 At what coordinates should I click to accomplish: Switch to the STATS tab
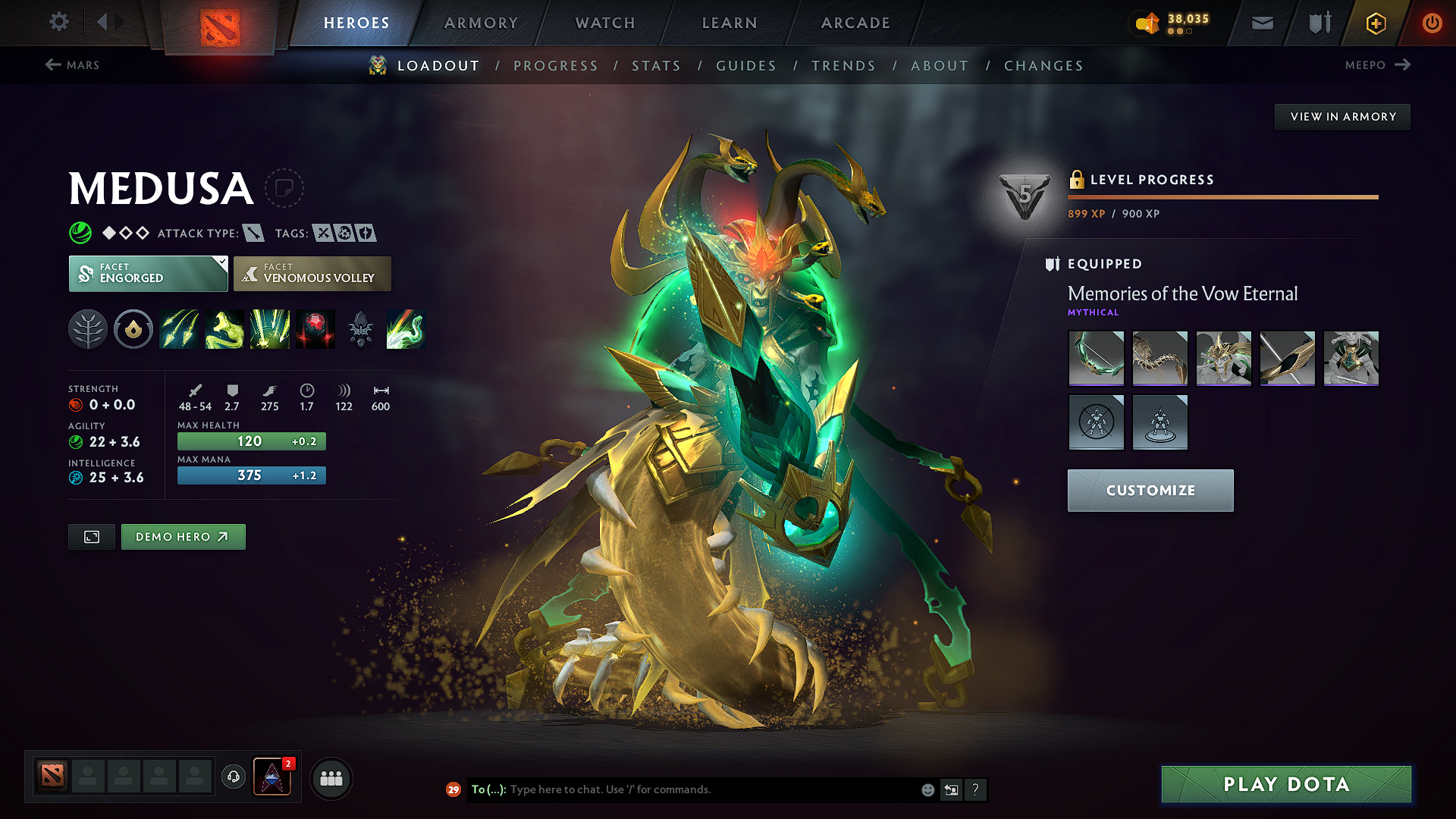(656, 65)
